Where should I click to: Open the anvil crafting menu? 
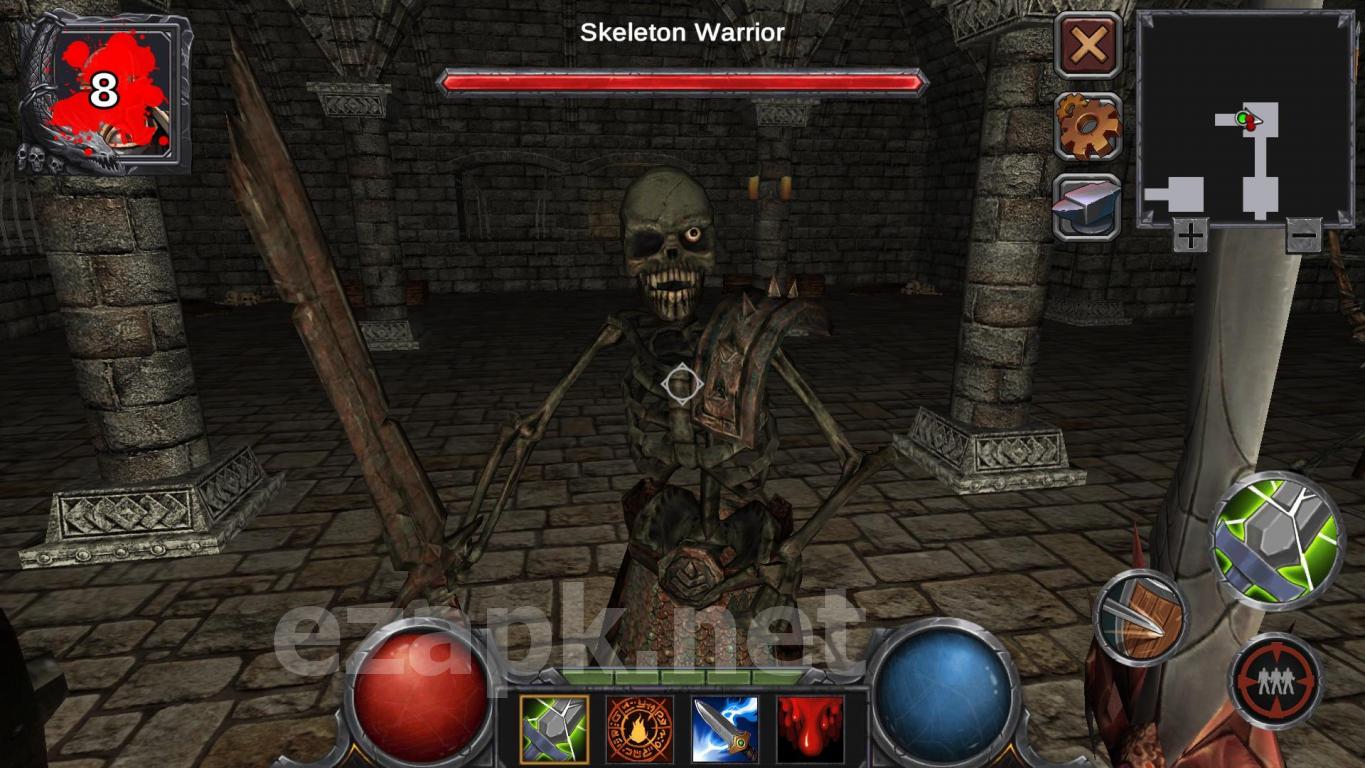click(1088, 207)
